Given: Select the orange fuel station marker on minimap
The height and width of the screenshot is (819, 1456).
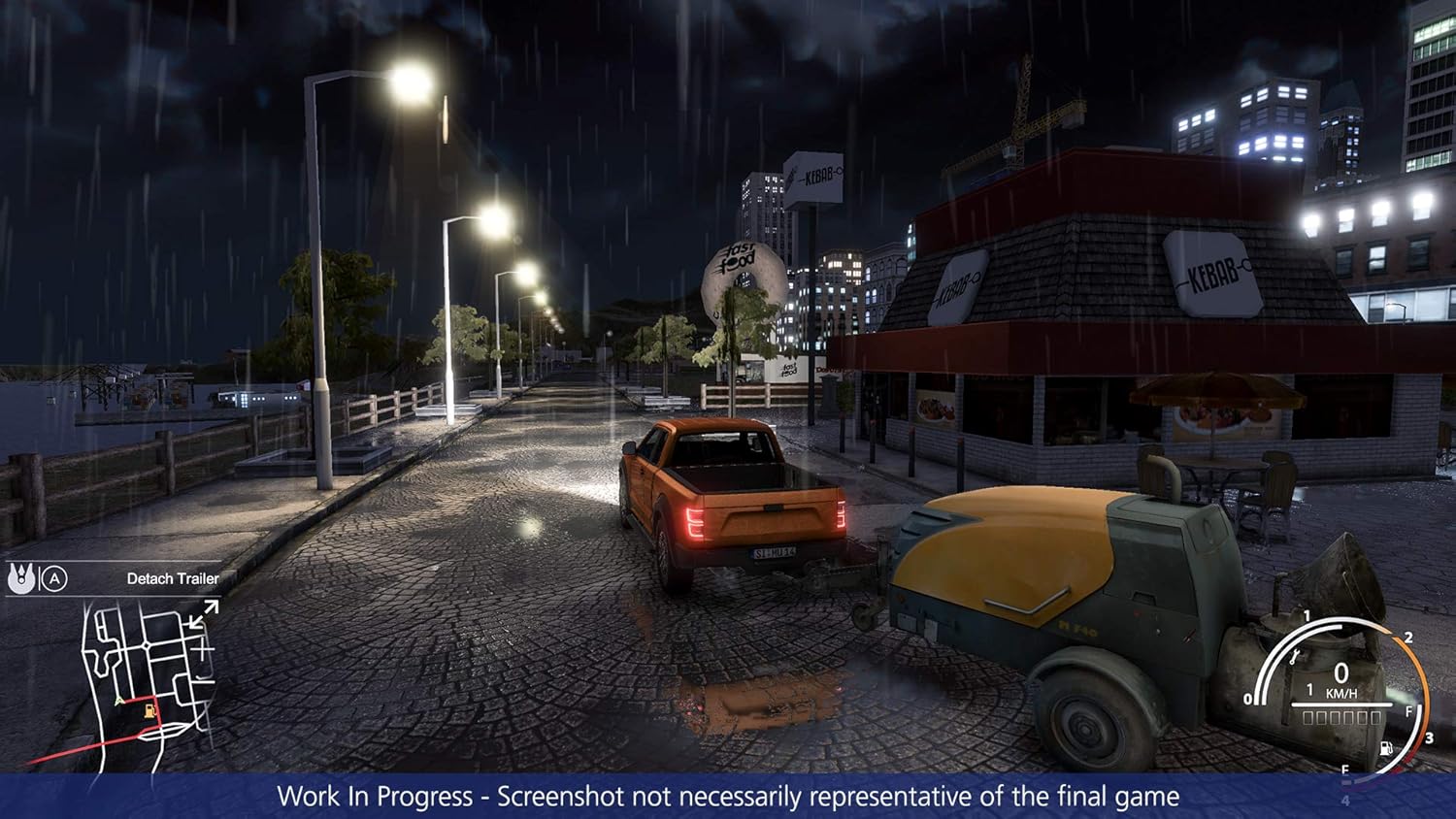Looking at the screenshot, I should tap(149, 711).
